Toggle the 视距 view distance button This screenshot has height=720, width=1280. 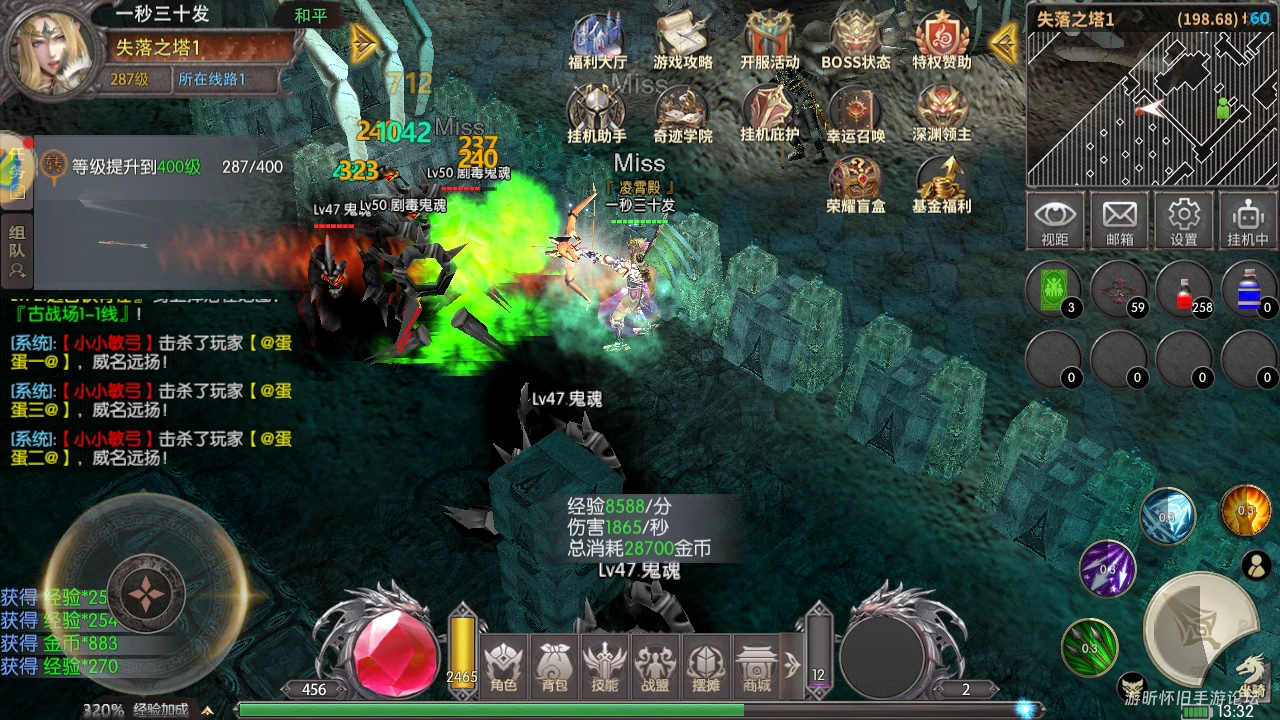pyautogui.click(x=1055, y=221)
